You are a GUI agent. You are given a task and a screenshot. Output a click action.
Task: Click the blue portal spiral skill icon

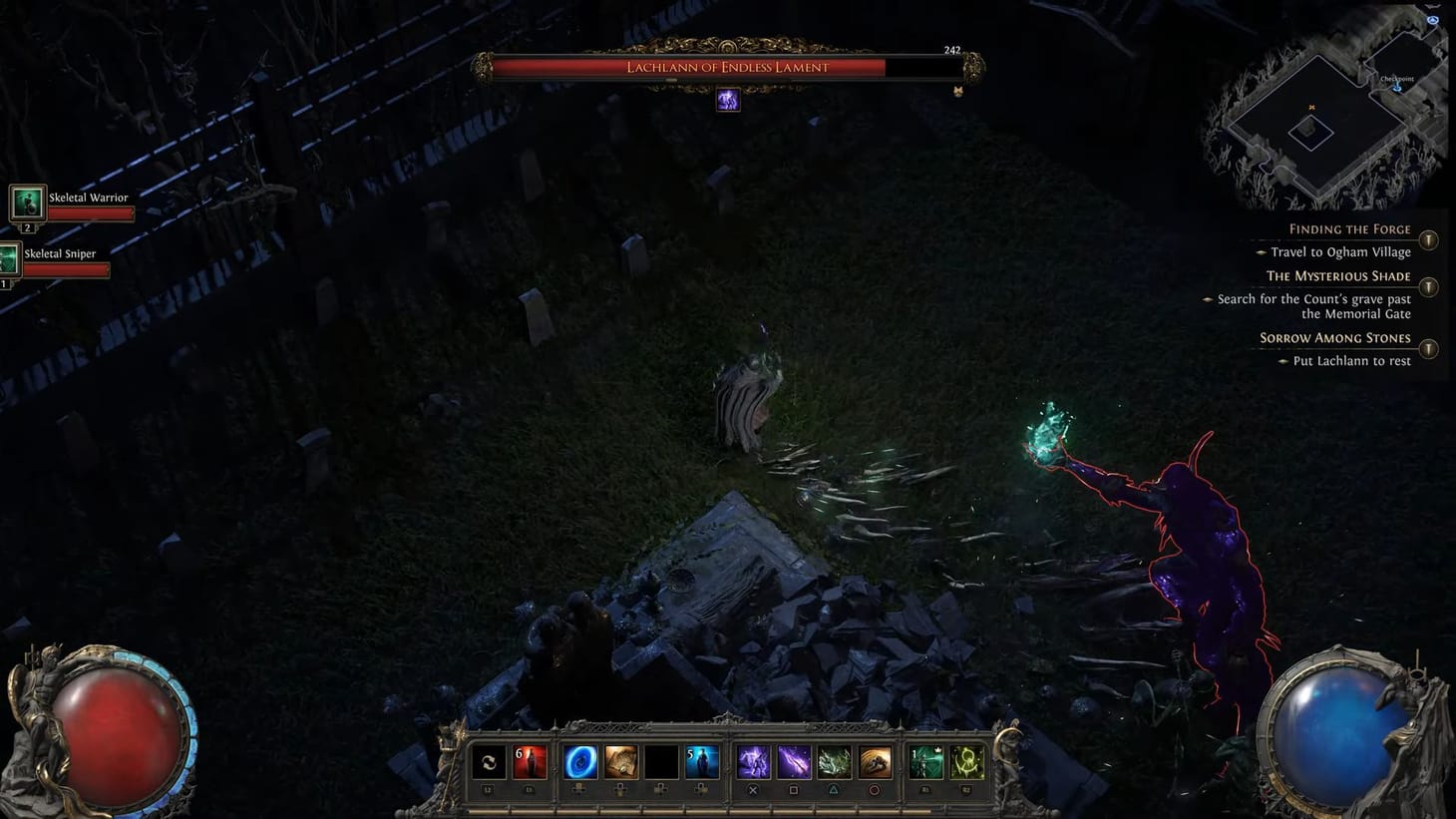578,763
